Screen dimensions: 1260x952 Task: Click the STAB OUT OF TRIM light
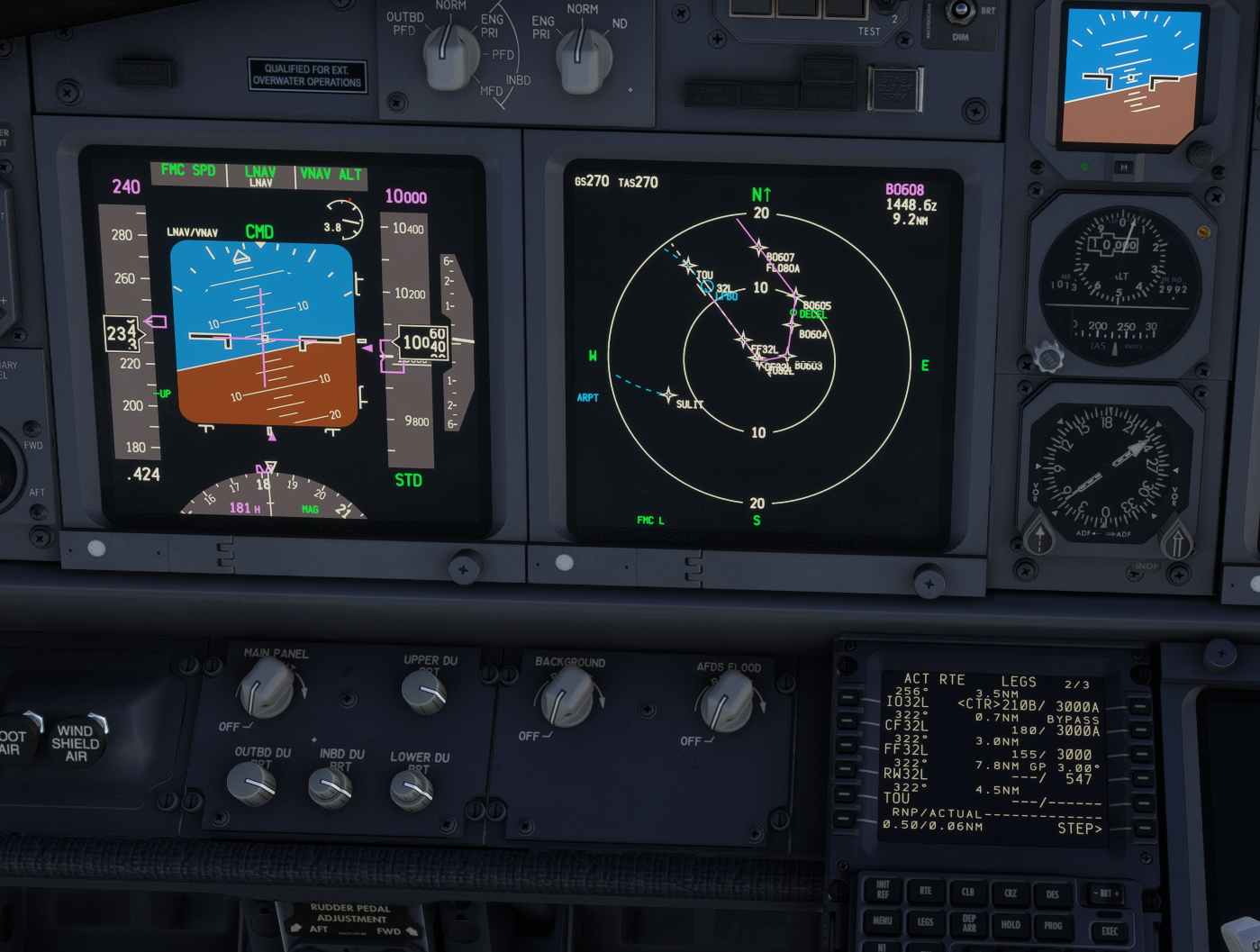click(894, 88)
